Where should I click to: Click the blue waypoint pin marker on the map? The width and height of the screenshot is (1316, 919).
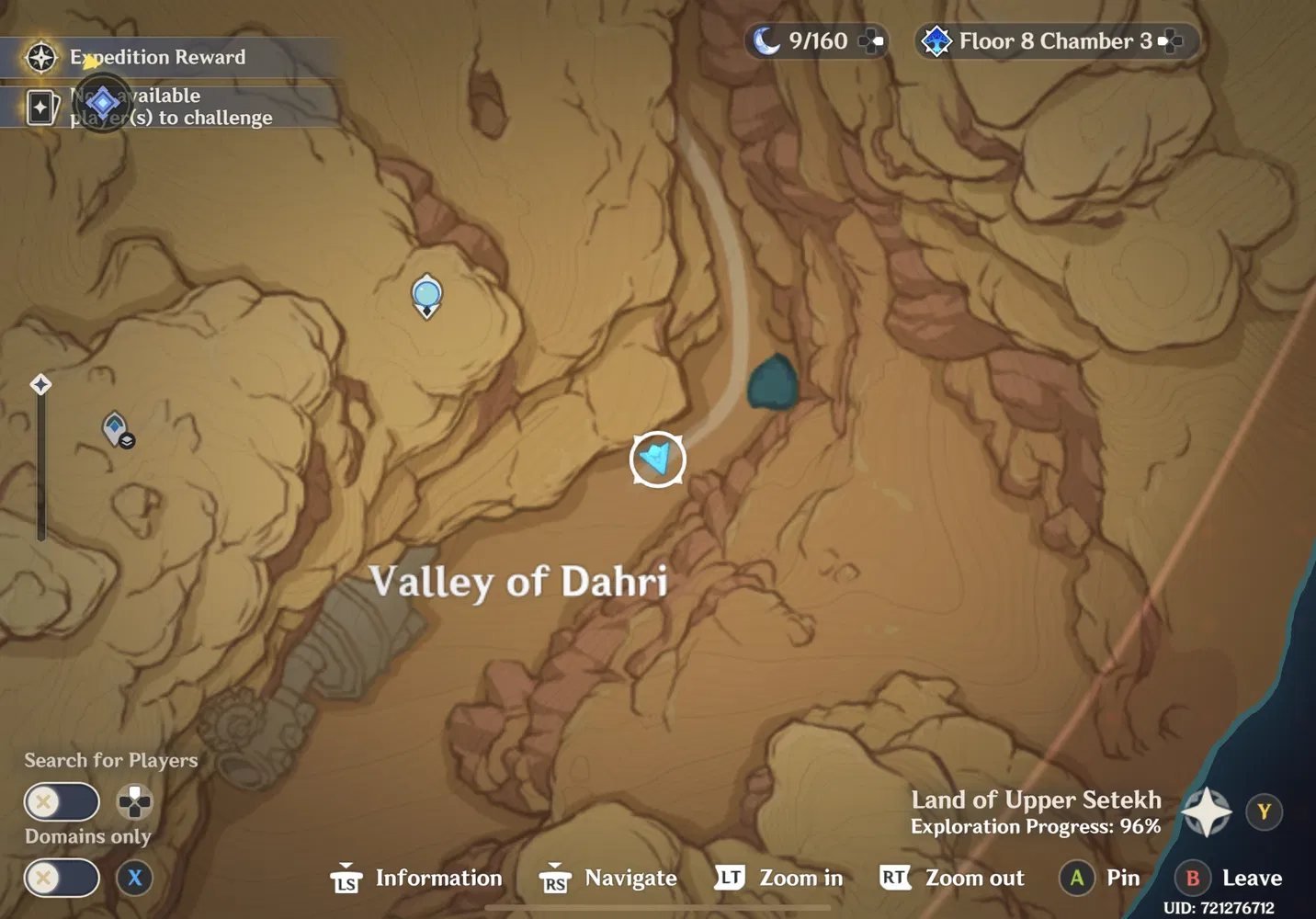(426, 296)
